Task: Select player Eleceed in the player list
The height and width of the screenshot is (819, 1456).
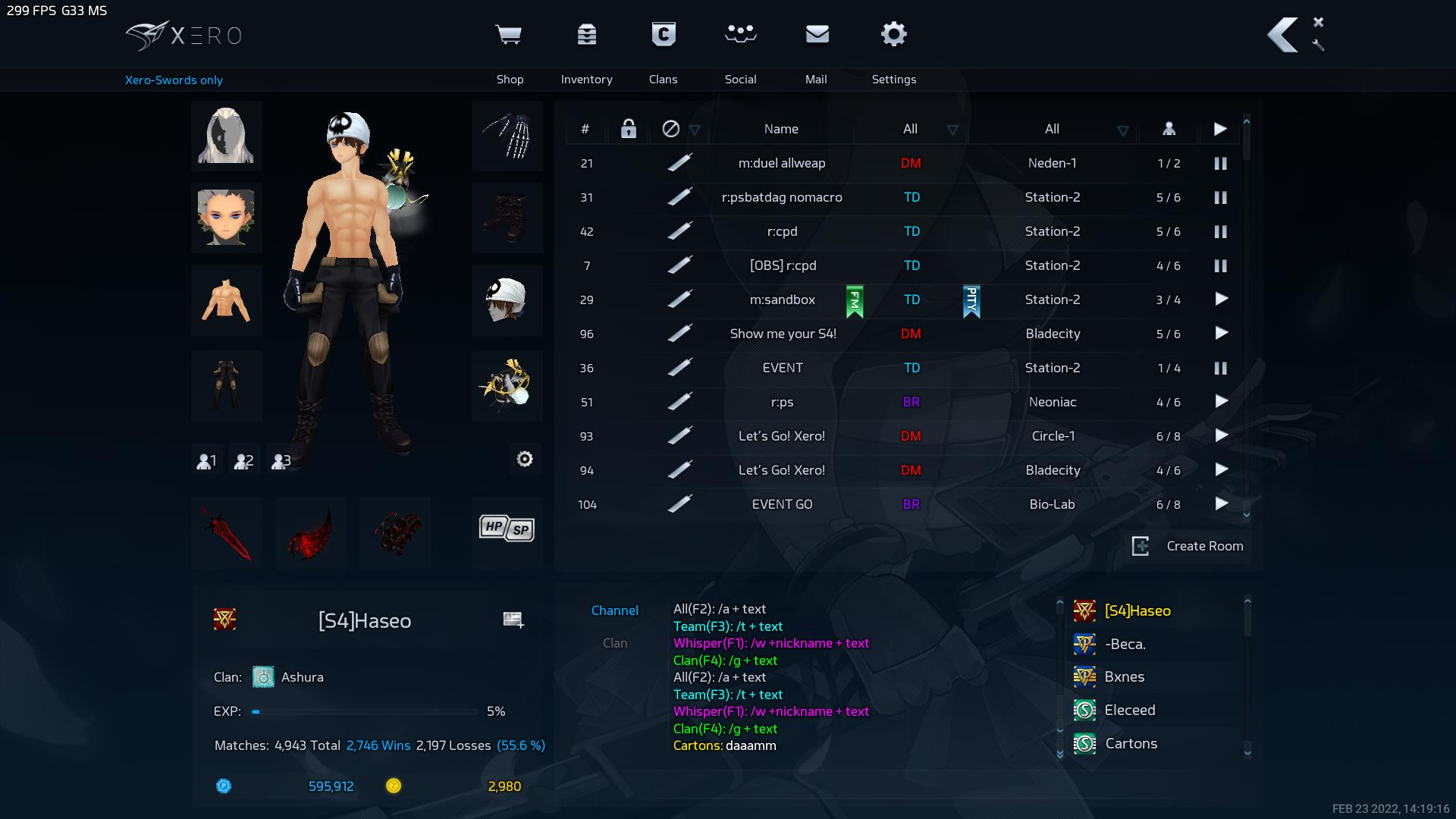Action: [1129, 710]
